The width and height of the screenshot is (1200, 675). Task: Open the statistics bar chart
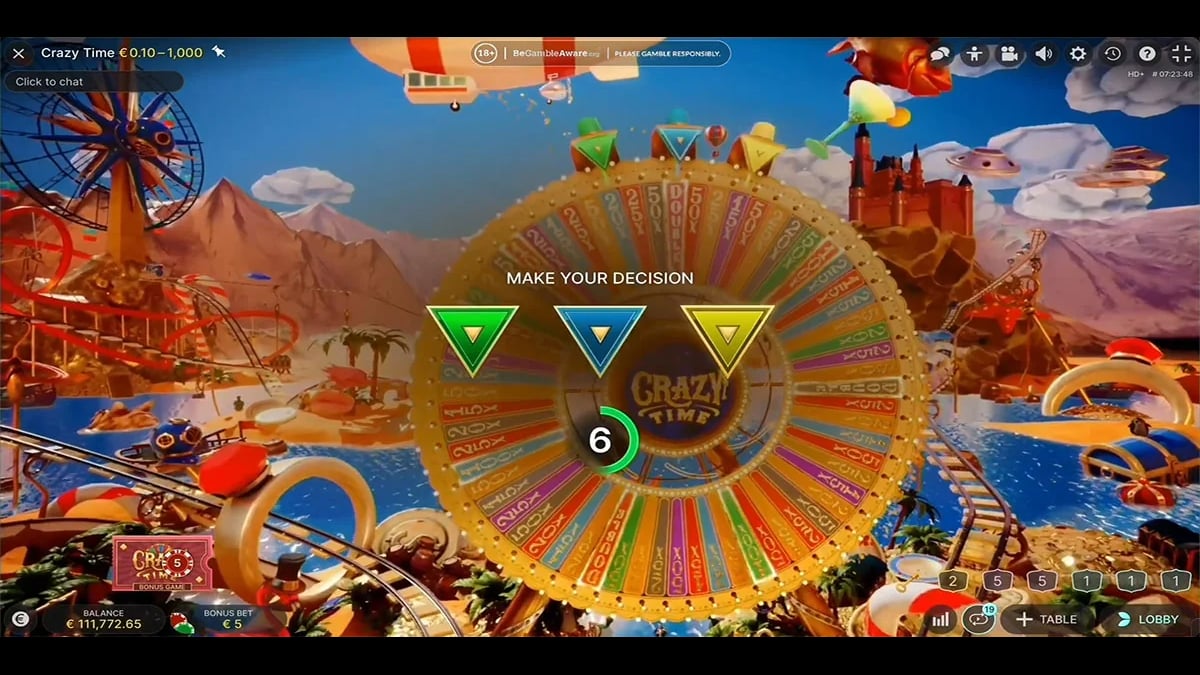click(x=940, y=619)
